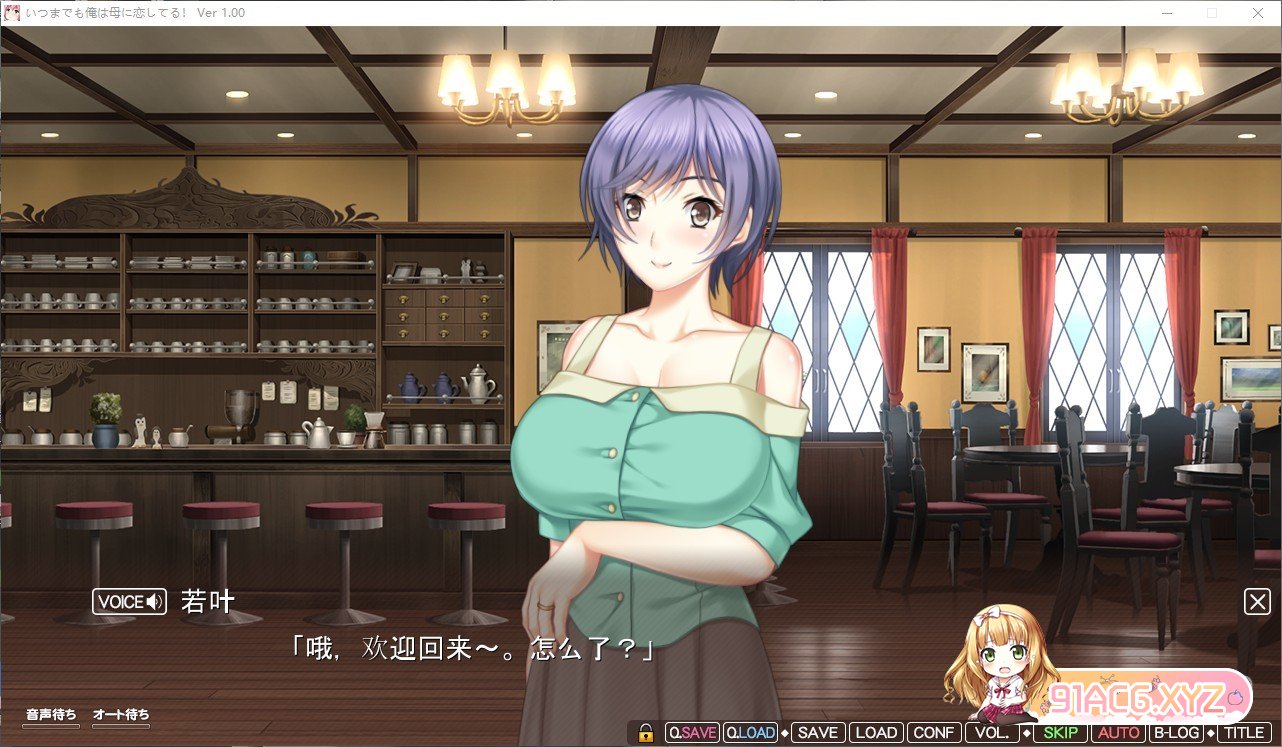
Task: Click the オート待ち auto-wait bar
Action: click(x=121, y=716)
